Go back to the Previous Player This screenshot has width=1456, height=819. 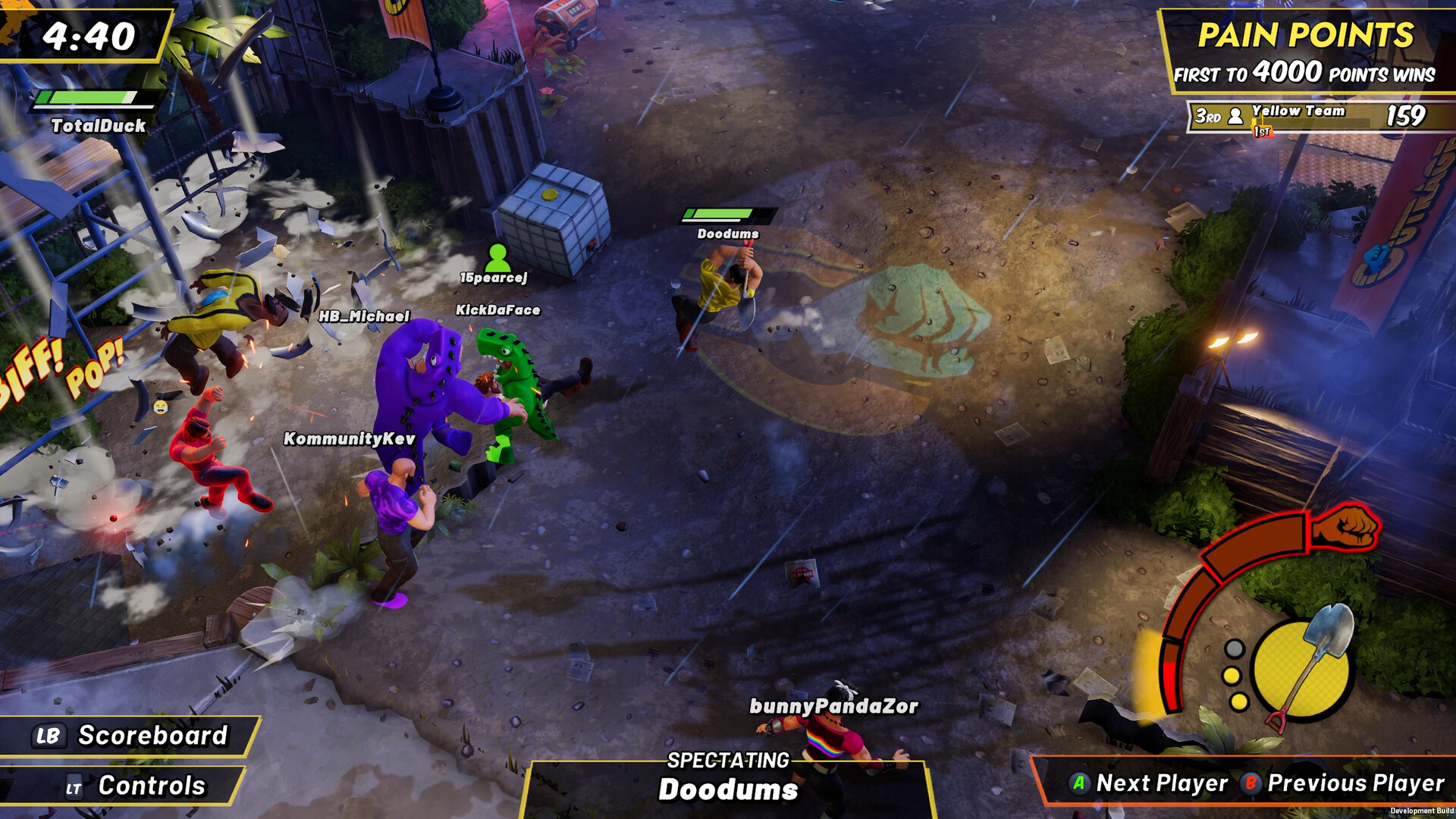(x=1343, y=783)
